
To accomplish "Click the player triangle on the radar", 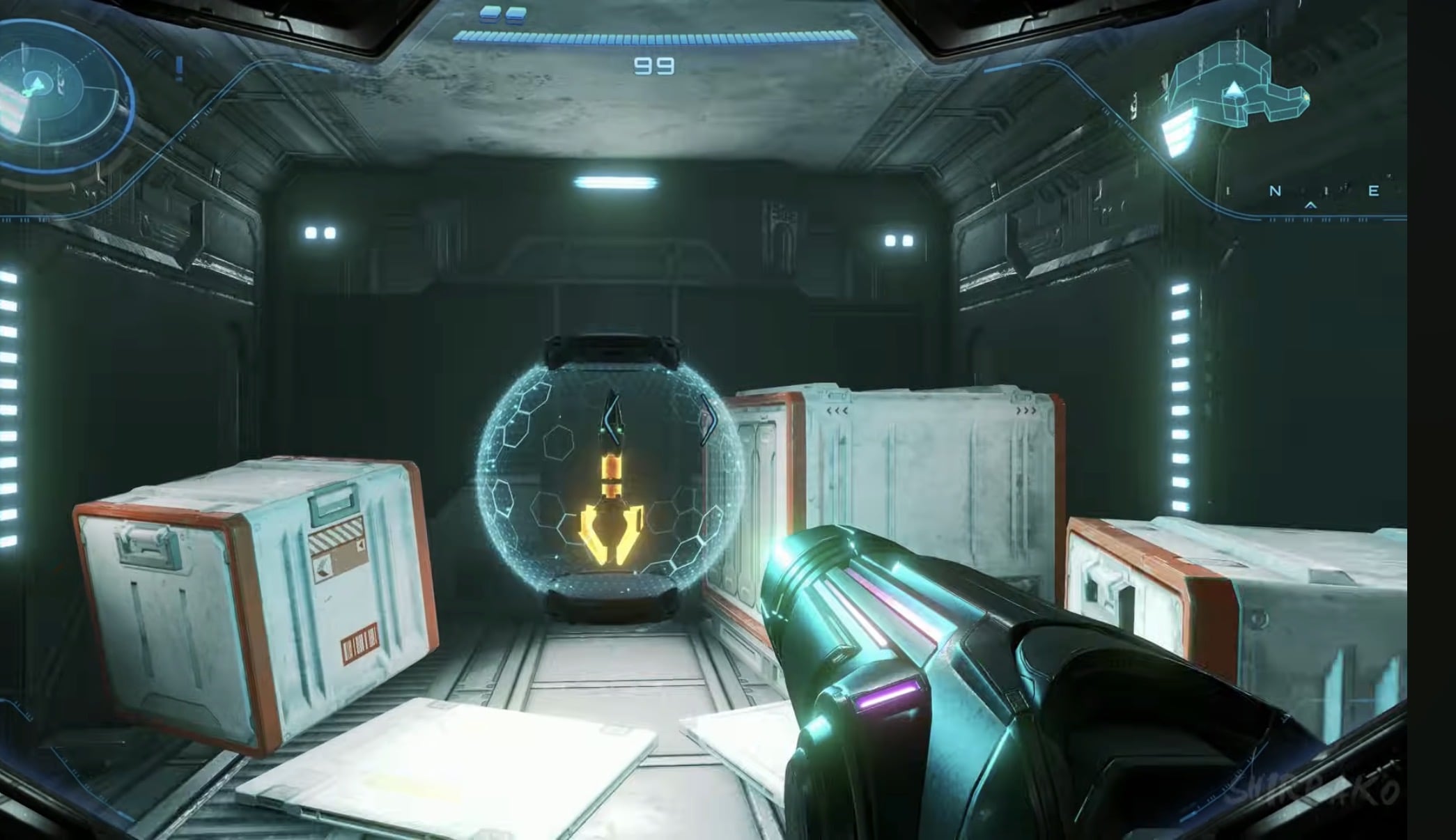I will (37, 82).
